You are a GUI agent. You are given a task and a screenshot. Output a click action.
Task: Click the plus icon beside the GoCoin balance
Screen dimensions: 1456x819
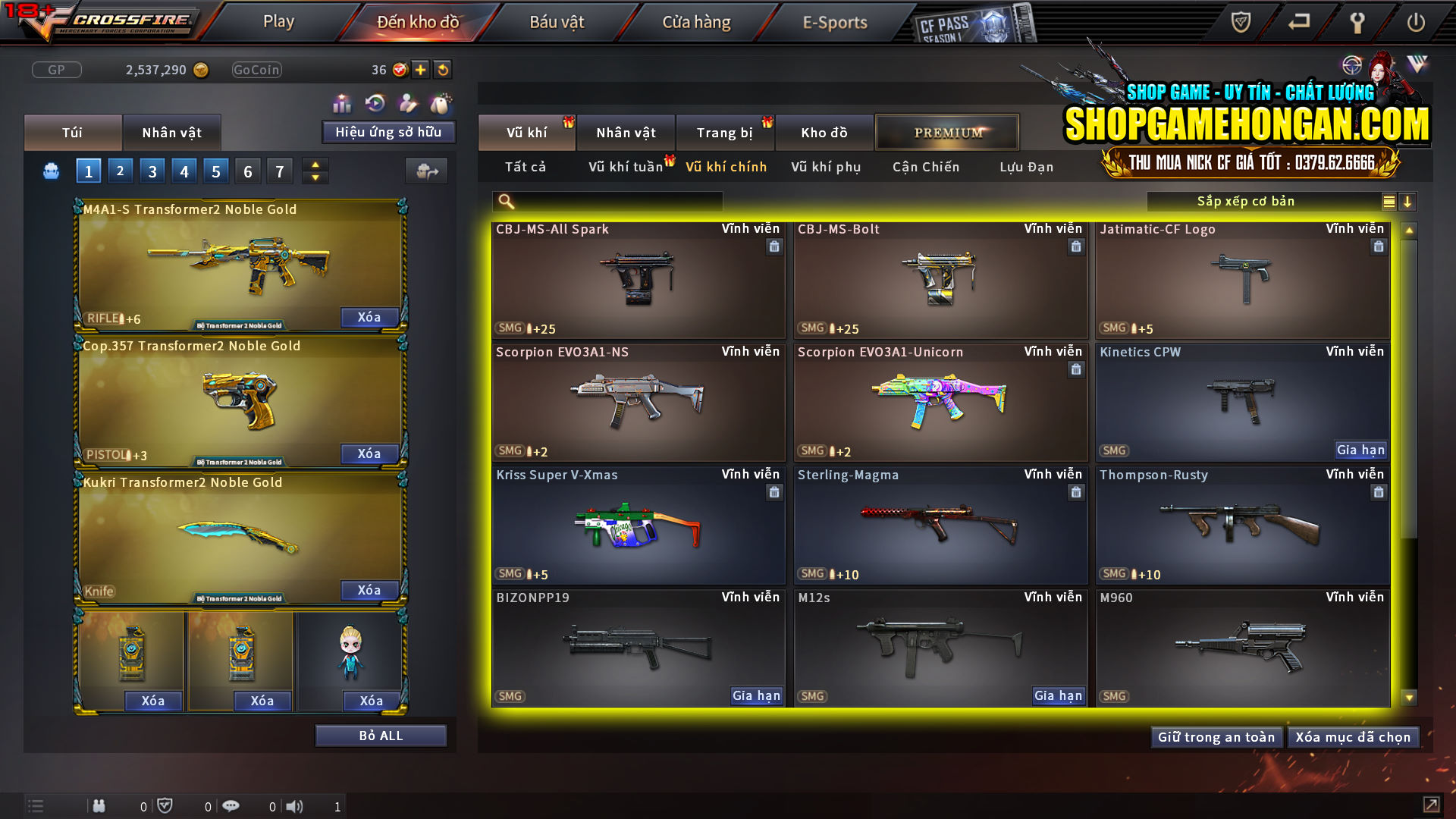click(419, 70)
